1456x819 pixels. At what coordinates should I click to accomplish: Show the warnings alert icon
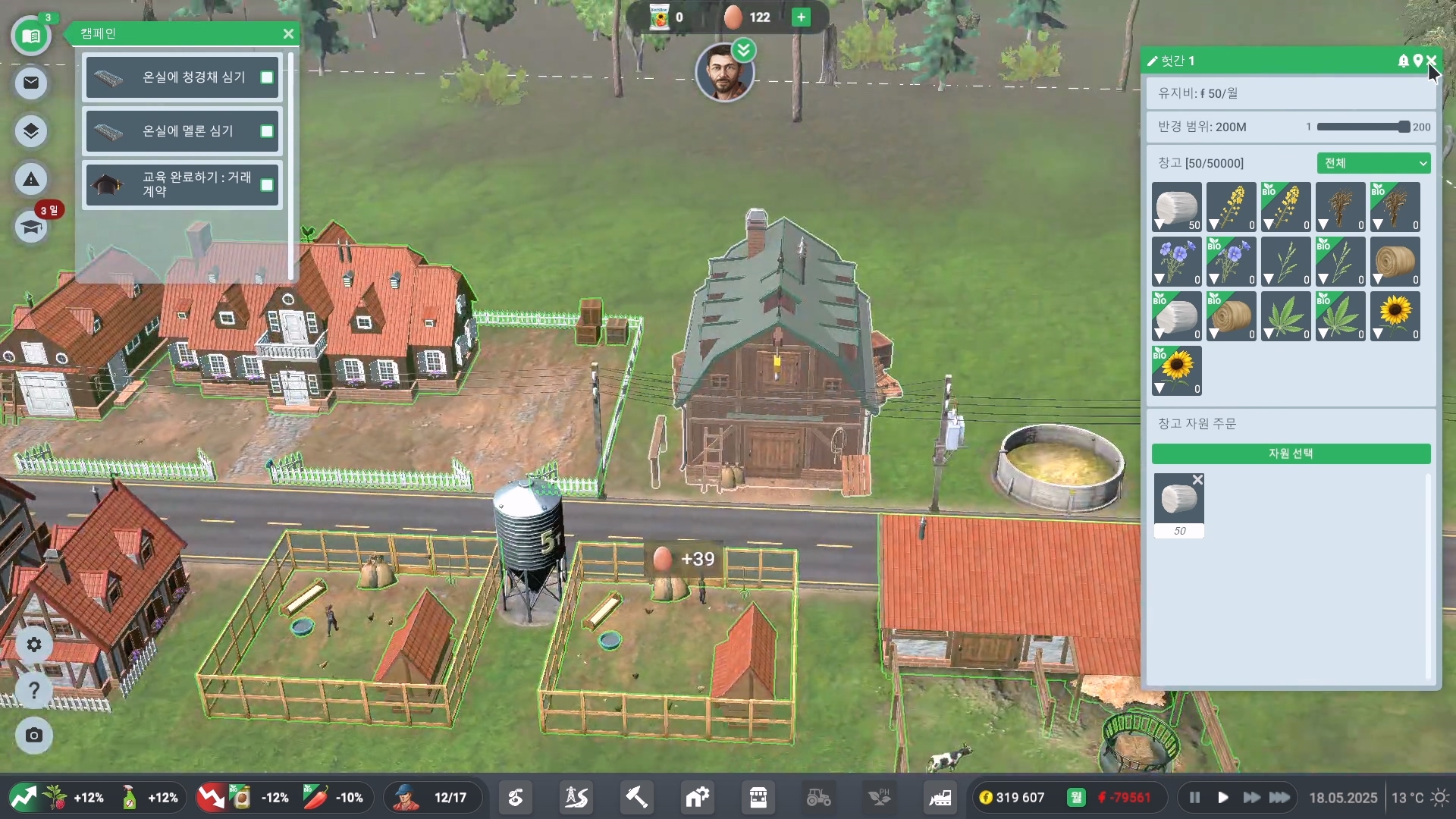pos(31,180)
